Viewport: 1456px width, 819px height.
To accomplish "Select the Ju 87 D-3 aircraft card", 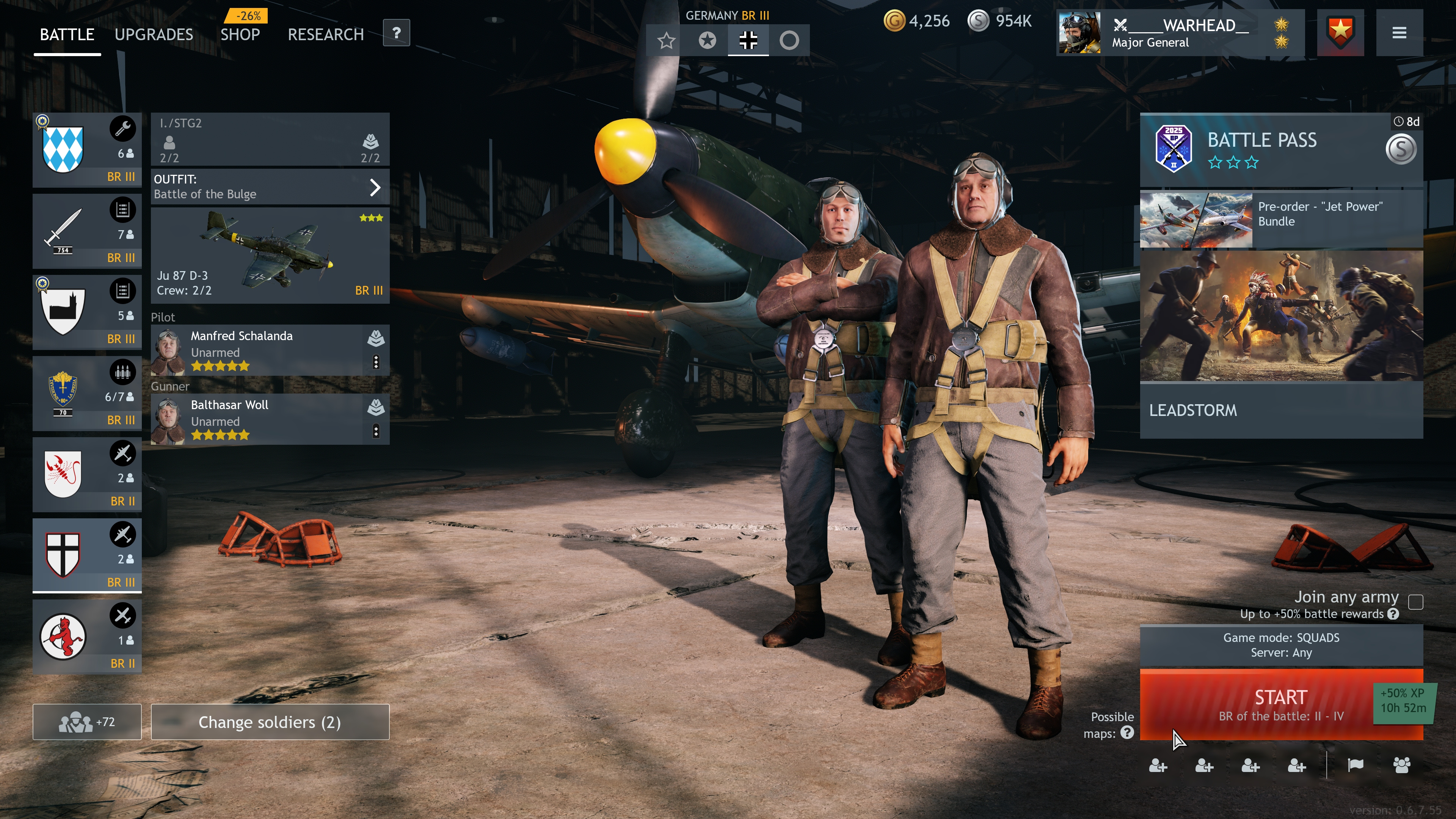I will coord(270,256).
